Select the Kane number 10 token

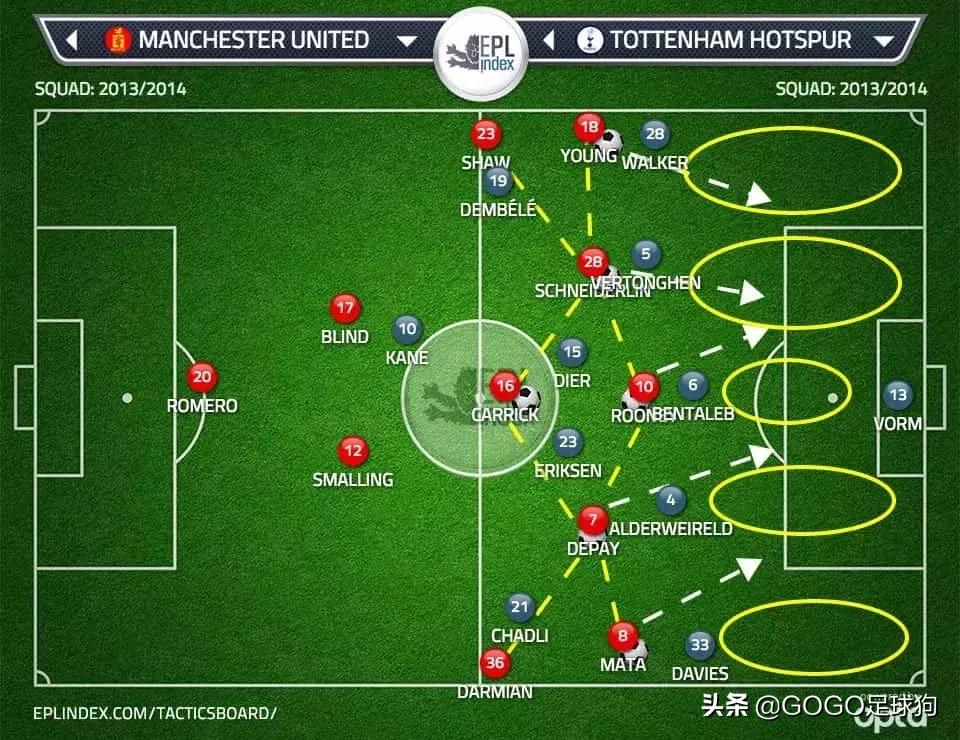click(x=407, y=328)
